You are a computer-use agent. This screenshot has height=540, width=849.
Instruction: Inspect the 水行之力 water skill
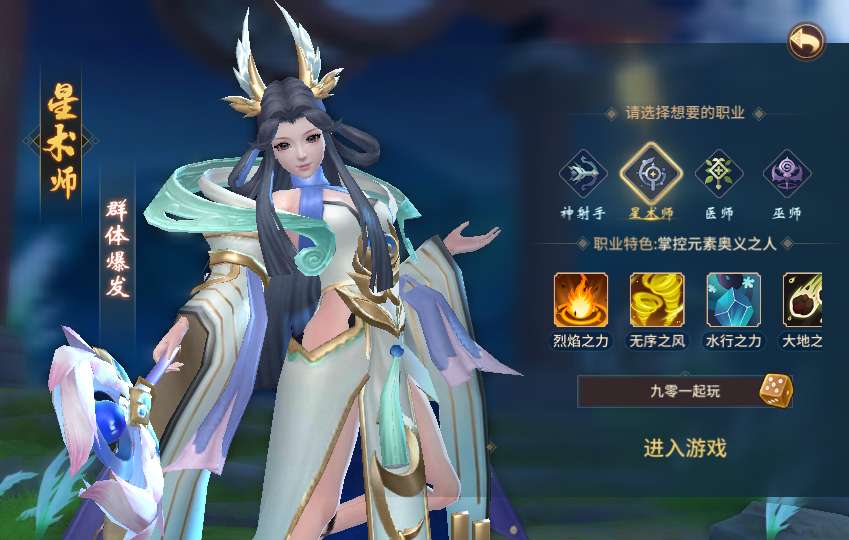(733, 300)
